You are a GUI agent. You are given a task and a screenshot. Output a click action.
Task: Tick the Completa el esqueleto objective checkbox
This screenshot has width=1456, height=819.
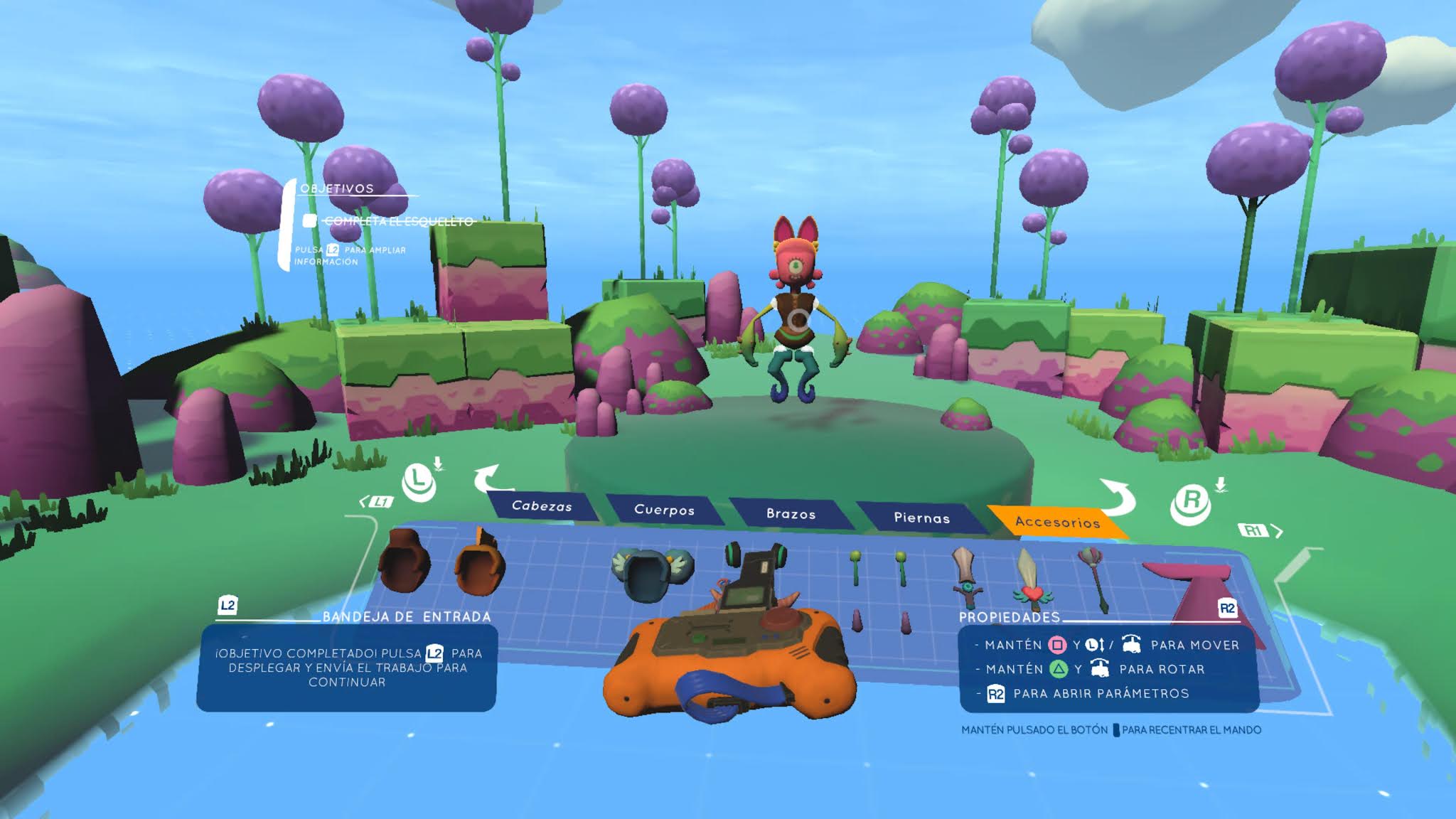pos(311,221)
